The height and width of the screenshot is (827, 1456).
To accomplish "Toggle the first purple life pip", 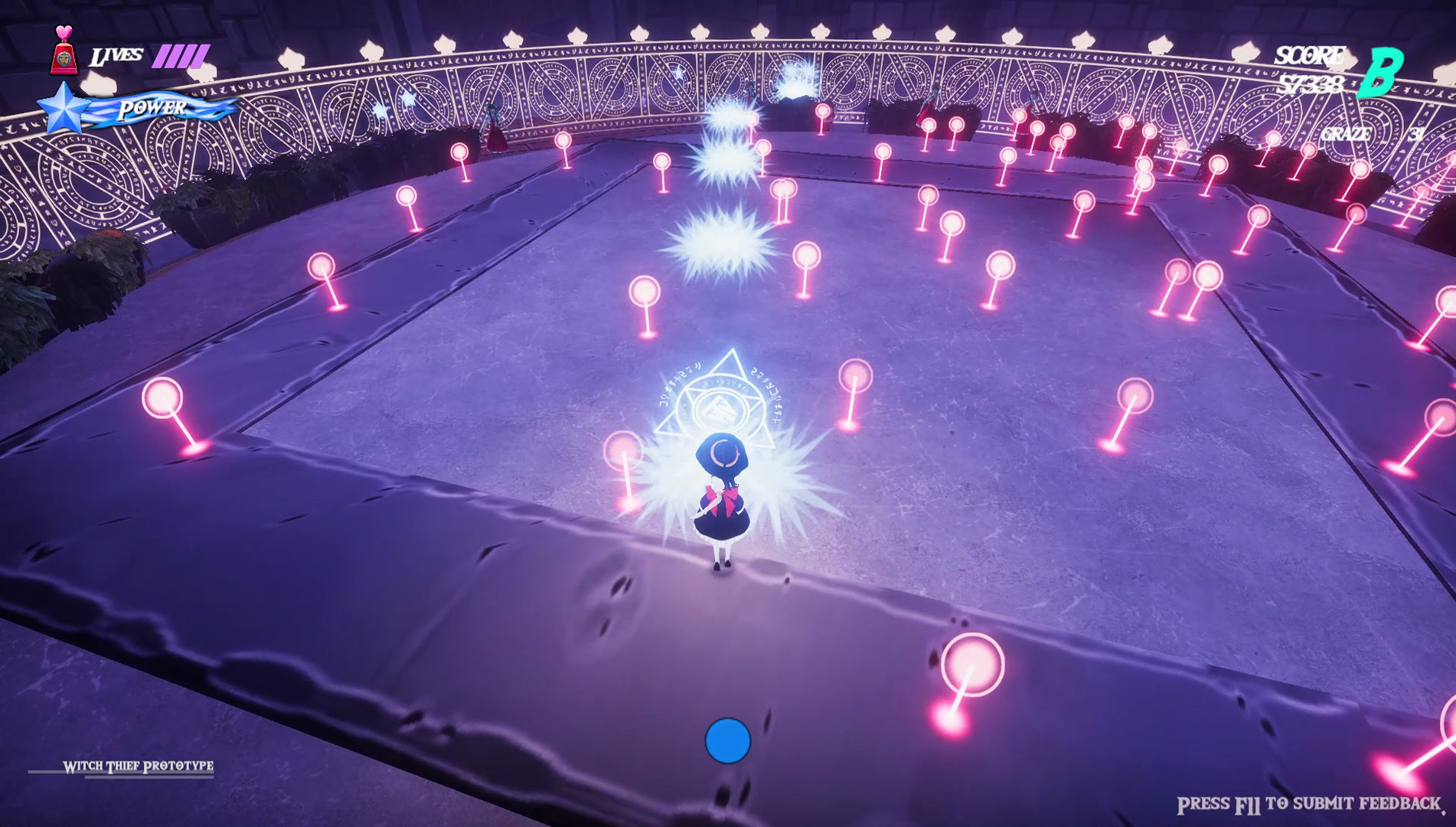I will pos(161,55).
